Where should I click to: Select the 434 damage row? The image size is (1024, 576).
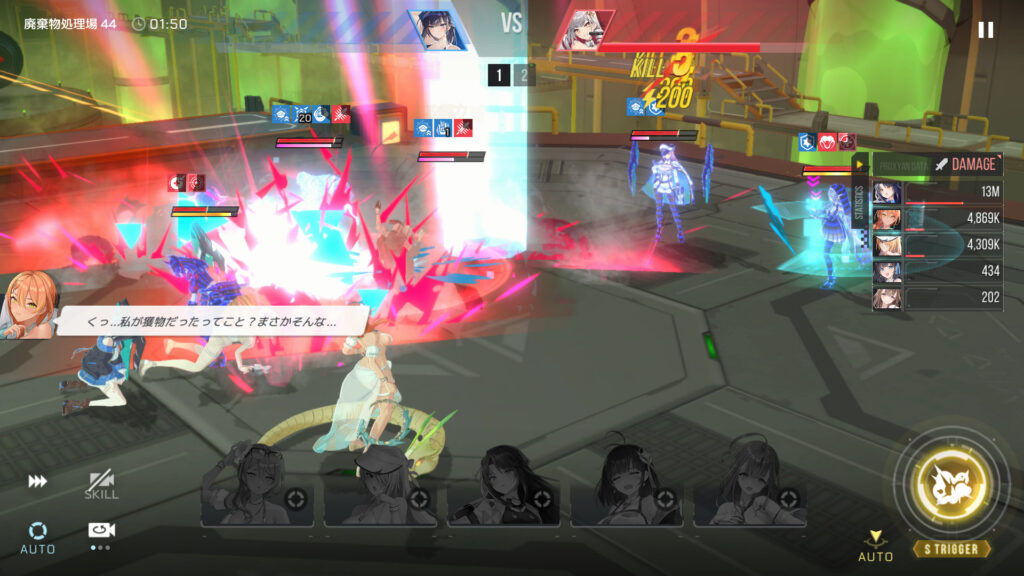pos(937,272)
